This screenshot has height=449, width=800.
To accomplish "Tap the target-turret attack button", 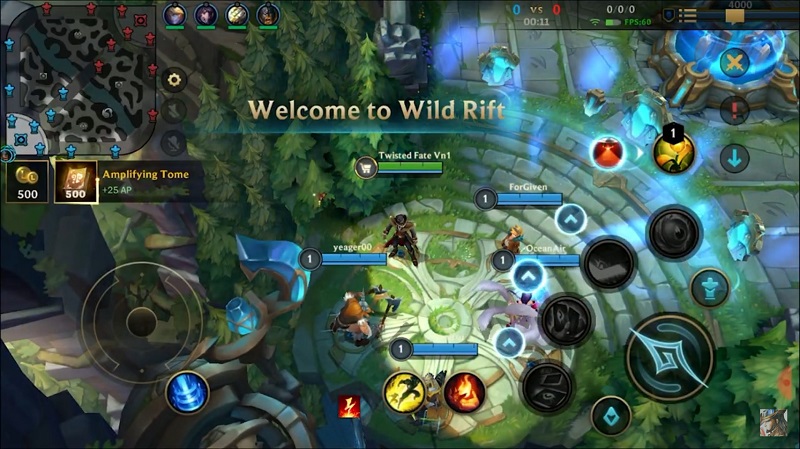I will click(709, 288).
